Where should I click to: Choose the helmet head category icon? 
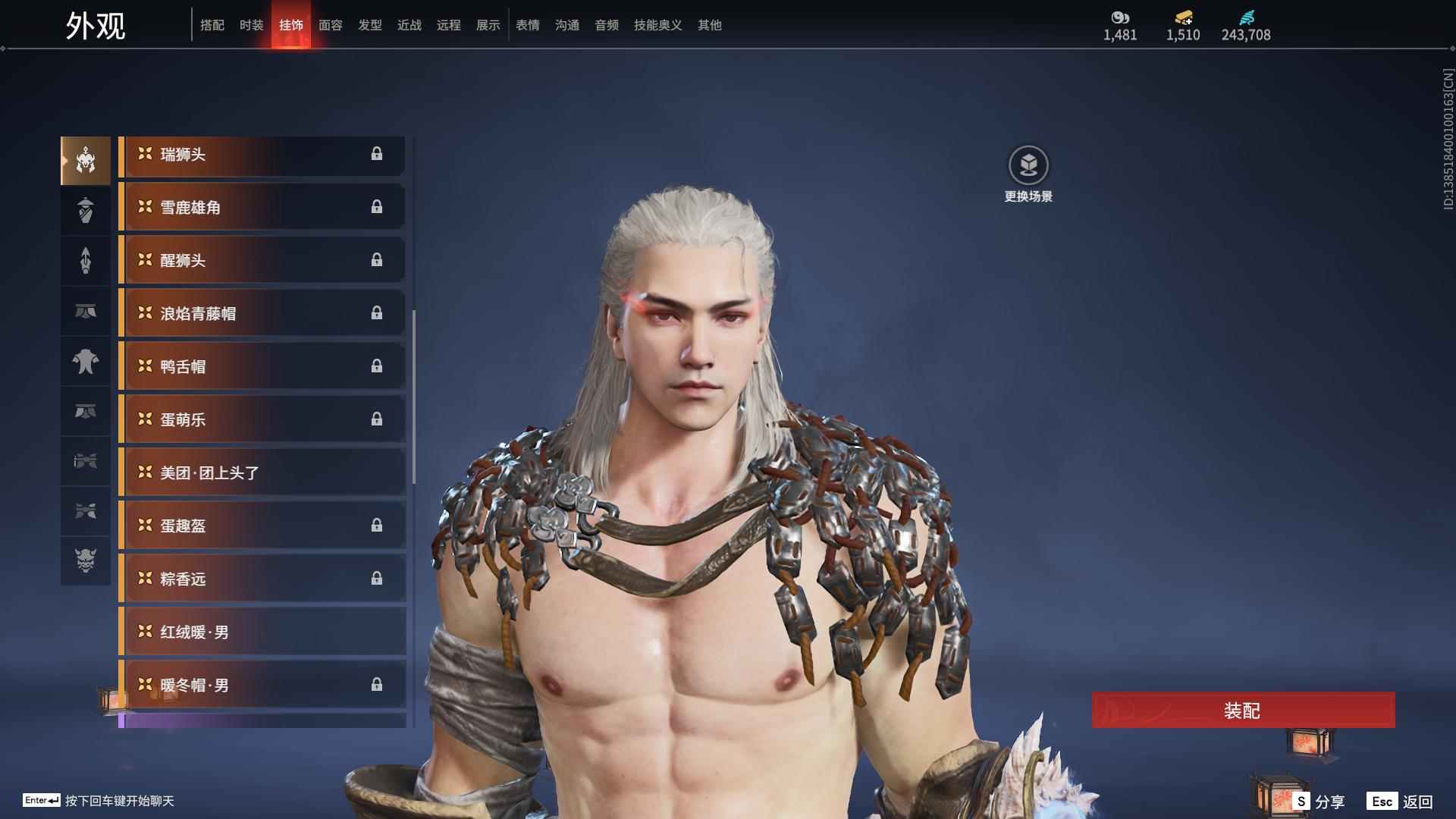point(86,160)
